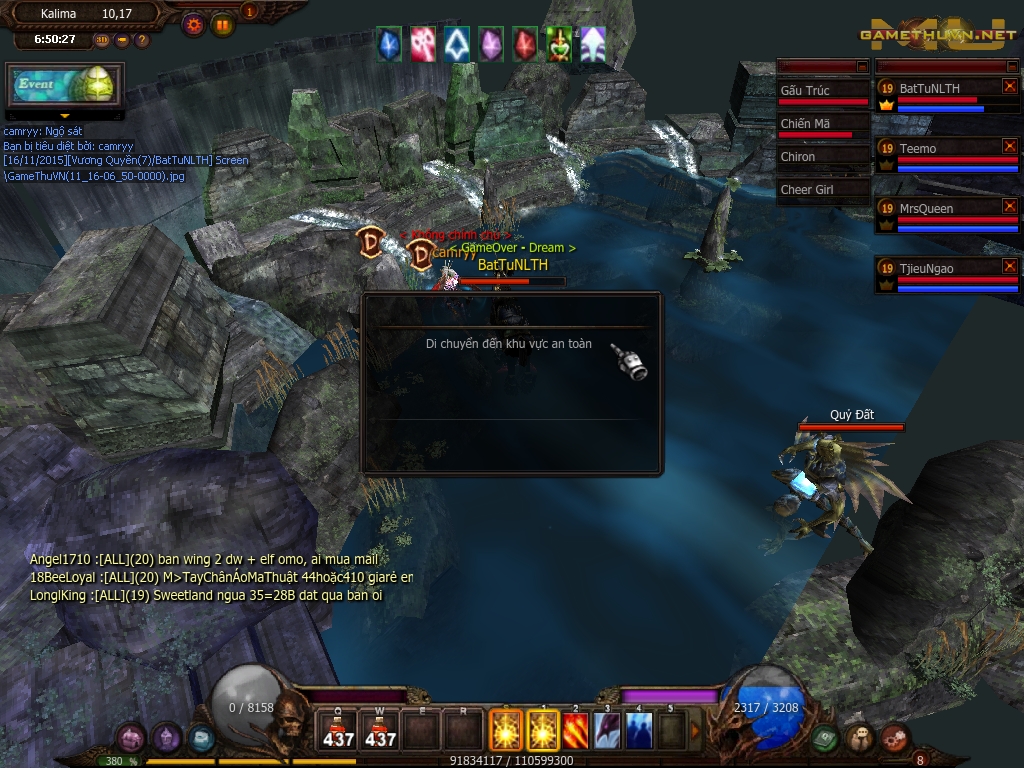
Task: Activate the red flame slash skill
Action: (575, 731)
